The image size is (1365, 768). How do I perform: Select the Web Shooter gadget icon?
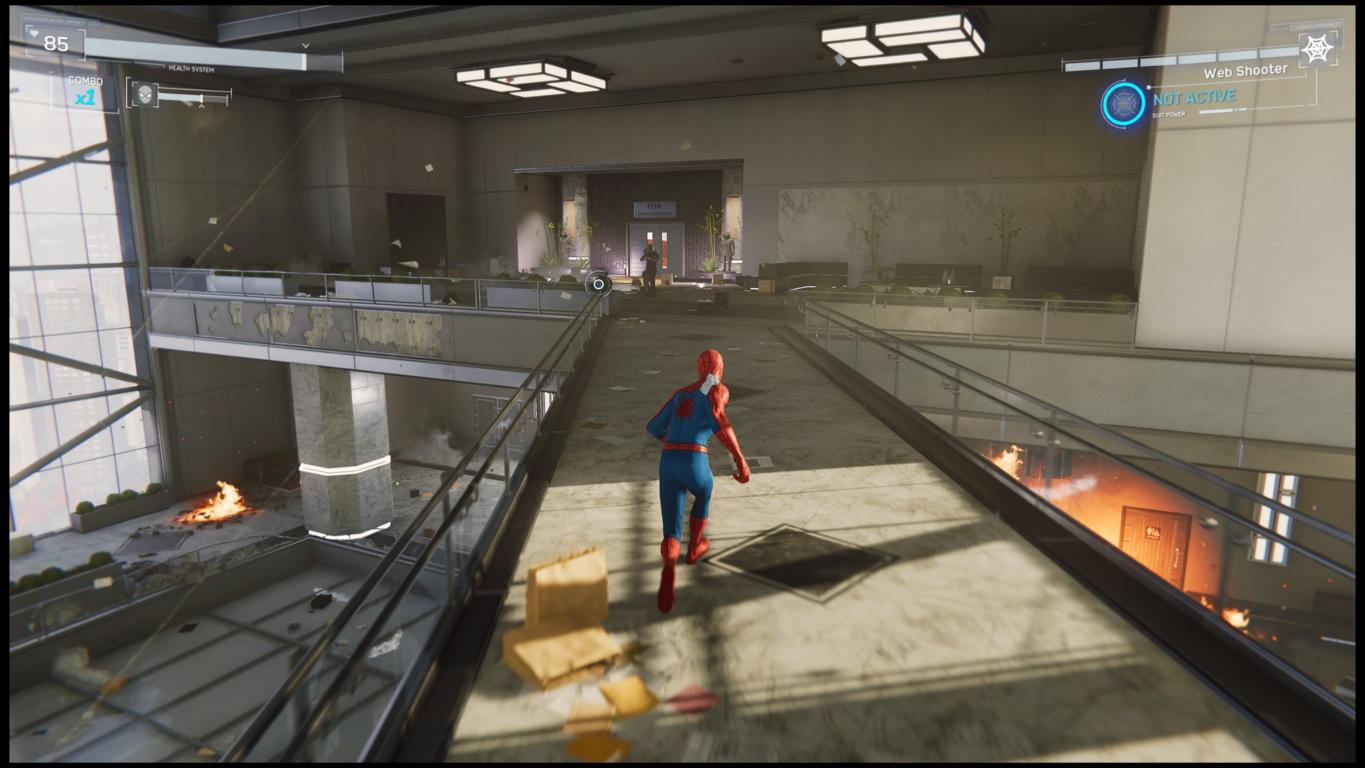1317,49
